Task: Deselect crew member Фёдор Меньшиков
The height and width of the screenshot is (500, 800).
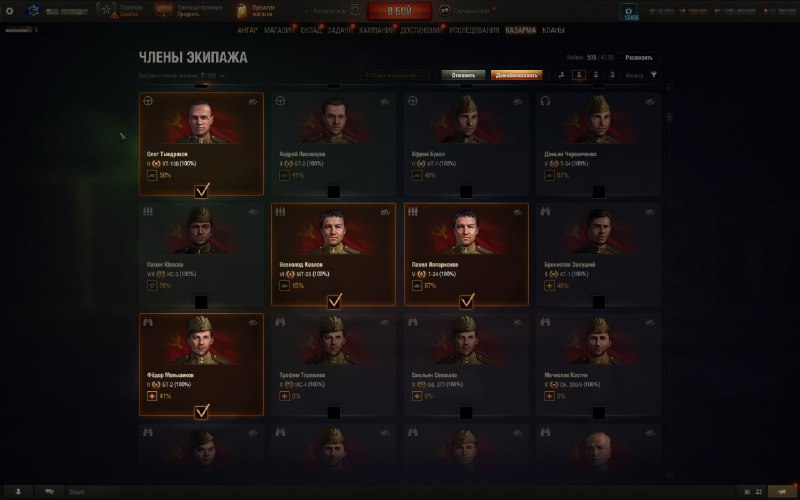Action: [202, 409]
